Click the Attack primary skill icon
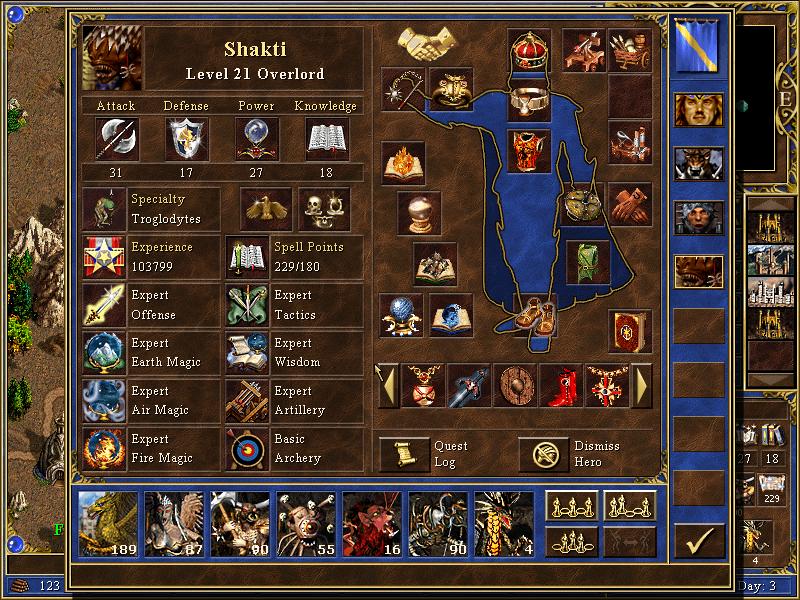The width and height of the screenshot is (800, 600). pyautogui.click(x=116, y=138)
